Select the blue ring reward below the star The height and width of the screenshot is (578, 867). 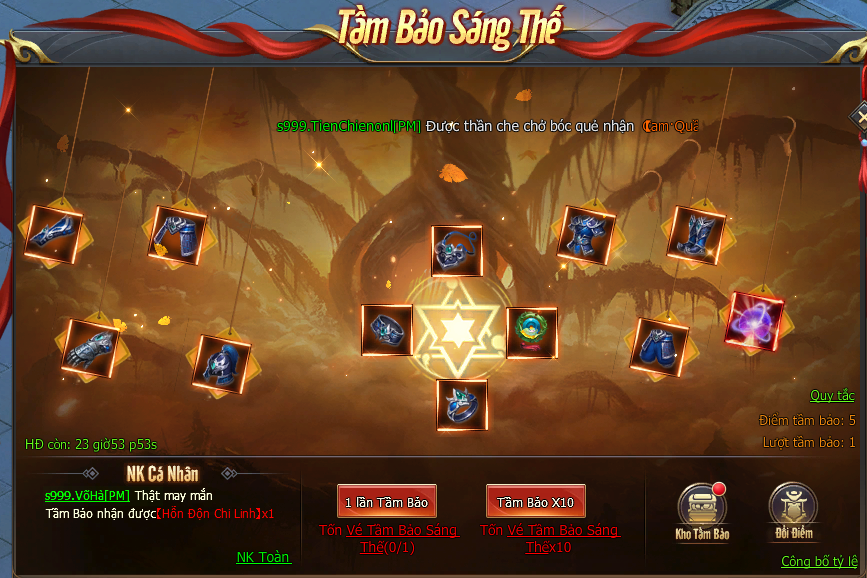tap(462, 405)
